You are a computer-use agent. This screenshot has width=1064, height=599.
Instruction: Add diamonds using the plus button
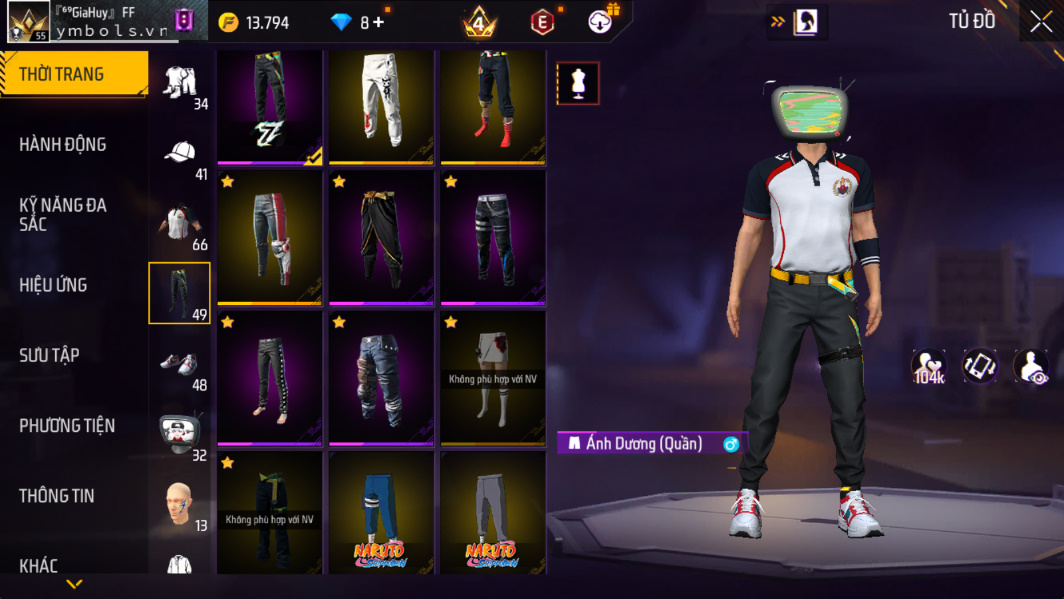pyautogui.click(x=378, y=22)
